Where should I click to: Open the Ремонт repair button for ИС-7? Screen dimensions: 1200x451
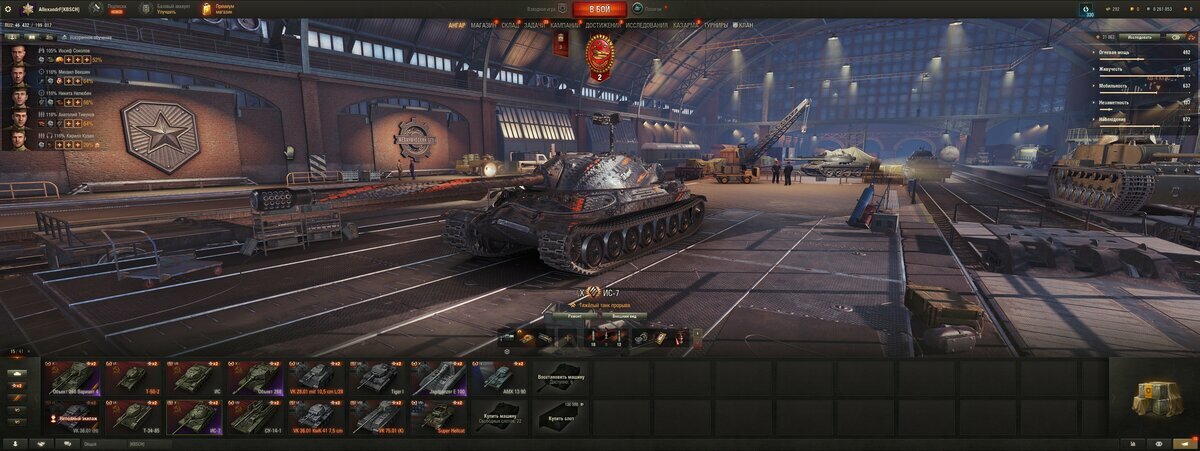click(x=575, y=315)
